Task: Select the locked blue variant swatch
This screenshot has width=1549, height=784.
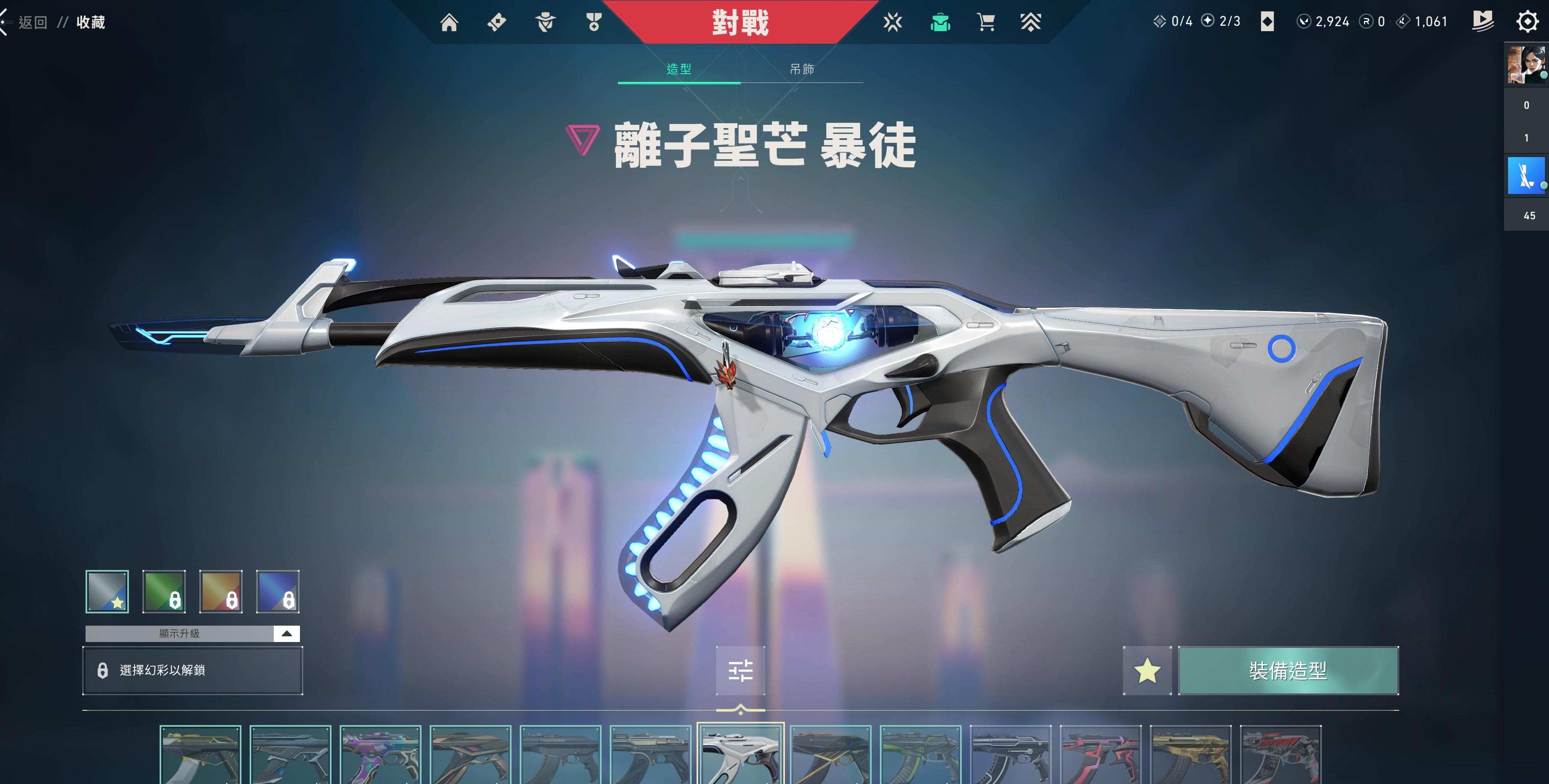Action: [x=278, y=592]
